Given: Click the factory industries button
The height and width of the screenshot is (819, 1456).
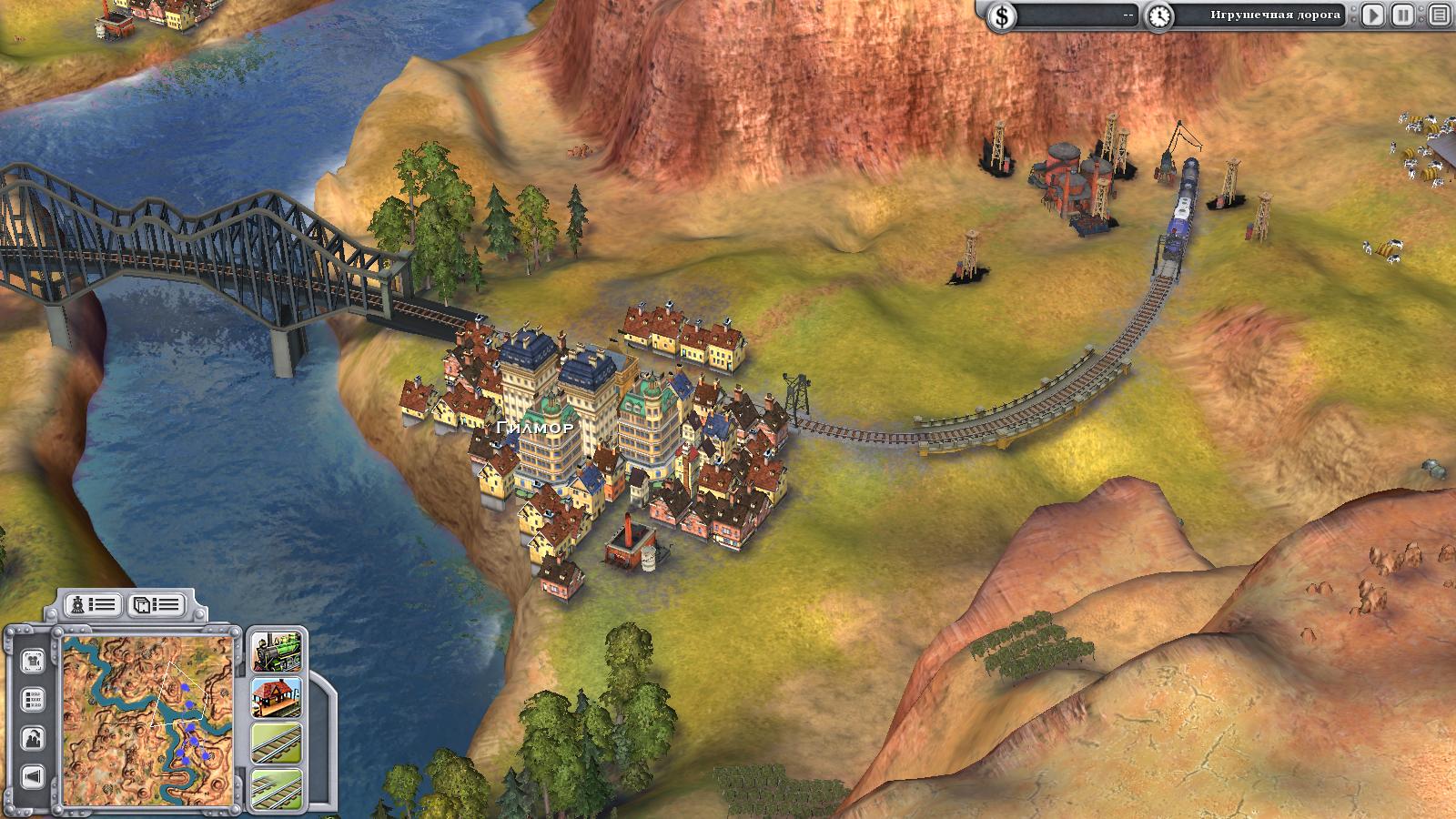Looking at the screenshot, I should pos(33,738).
